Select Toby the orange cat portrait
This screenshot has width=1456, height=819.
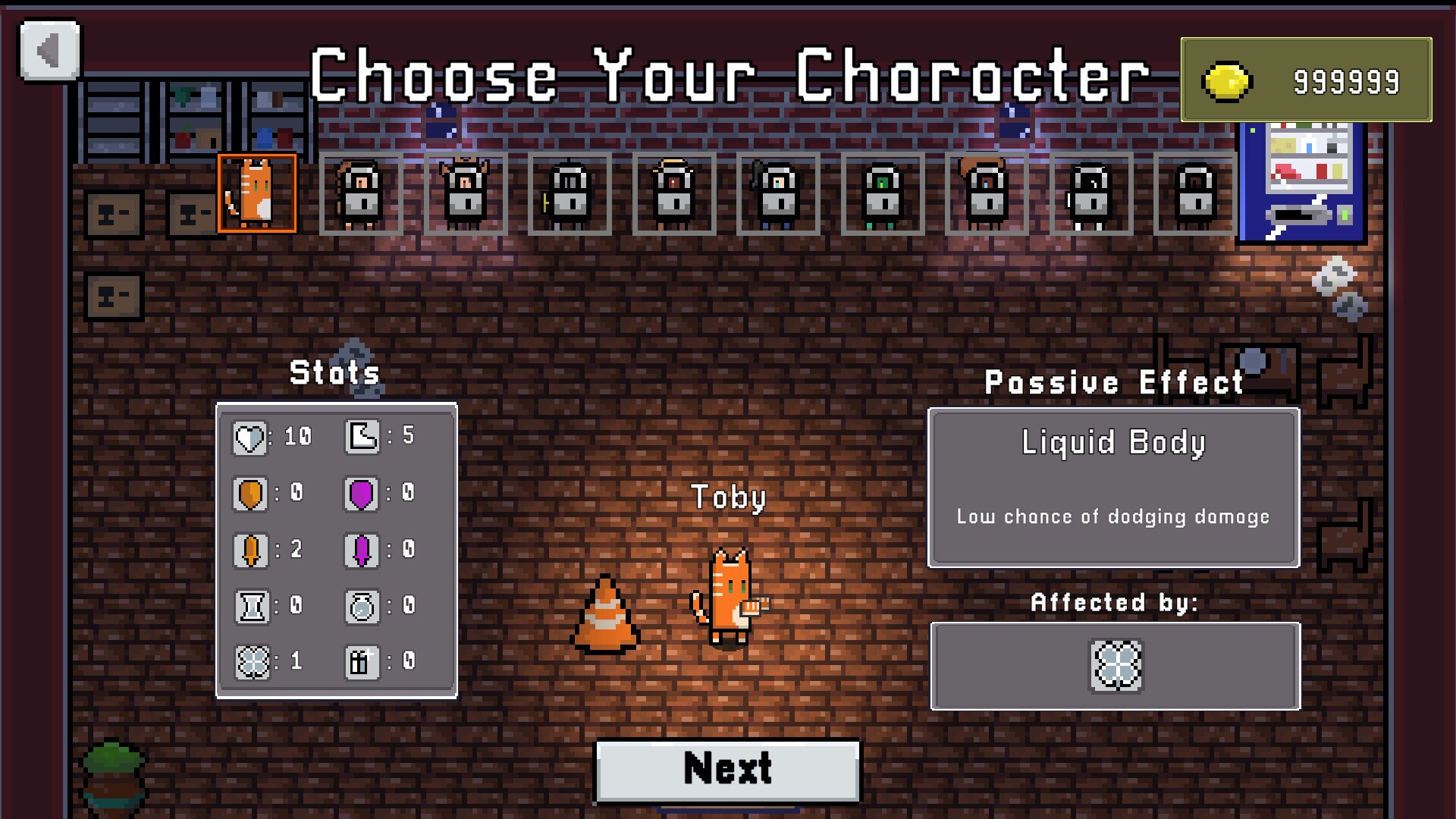point(257,193)
